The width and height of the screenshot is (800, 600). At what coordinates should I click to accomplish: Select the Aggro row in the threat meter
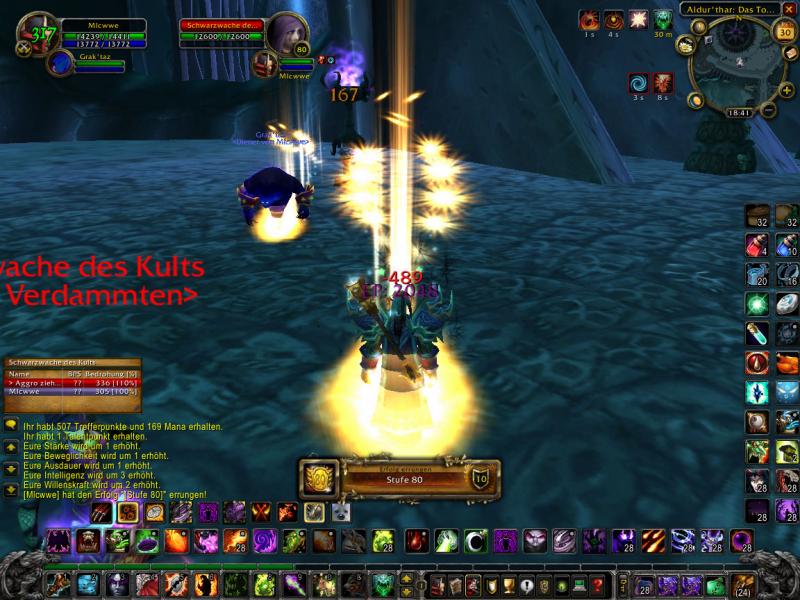coord(72,382)
